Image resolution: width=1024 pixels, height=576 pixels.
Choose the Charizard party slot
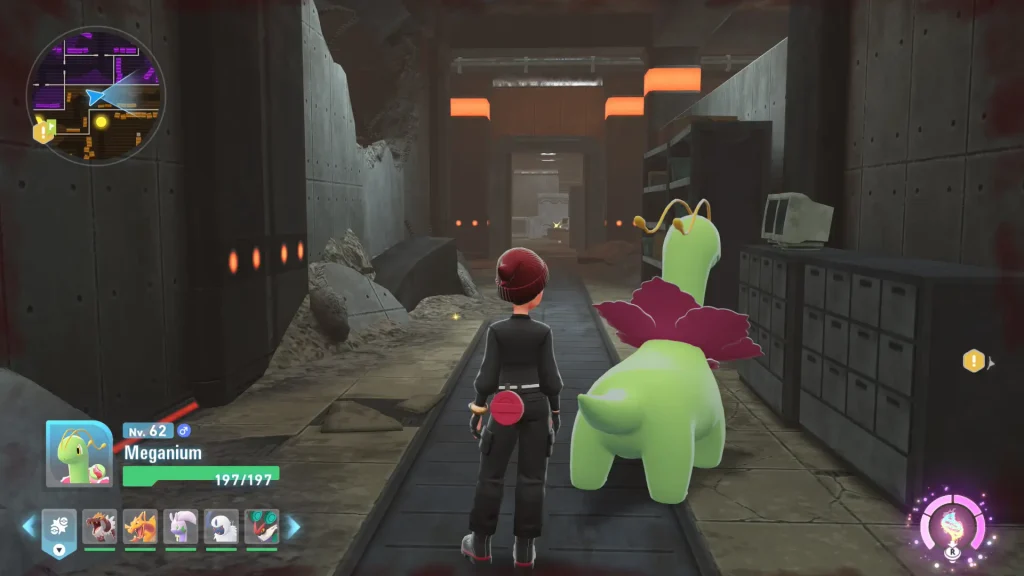(x=140, y=526)
